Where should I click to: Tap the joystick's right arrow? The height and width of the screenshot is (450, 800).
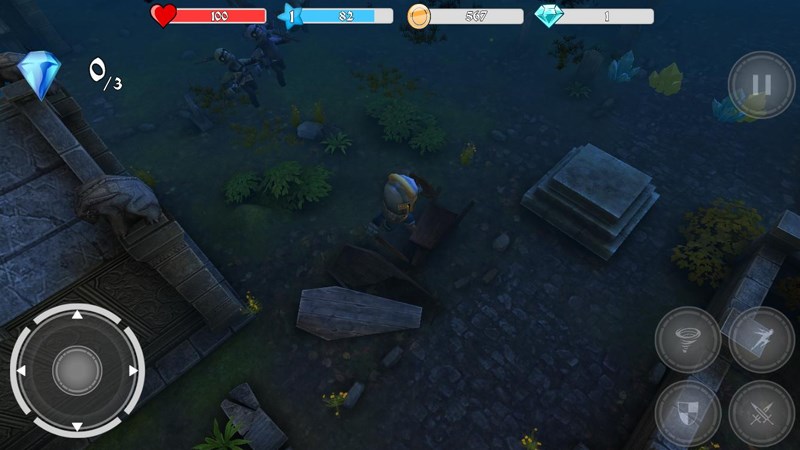[x=132, y=371]
